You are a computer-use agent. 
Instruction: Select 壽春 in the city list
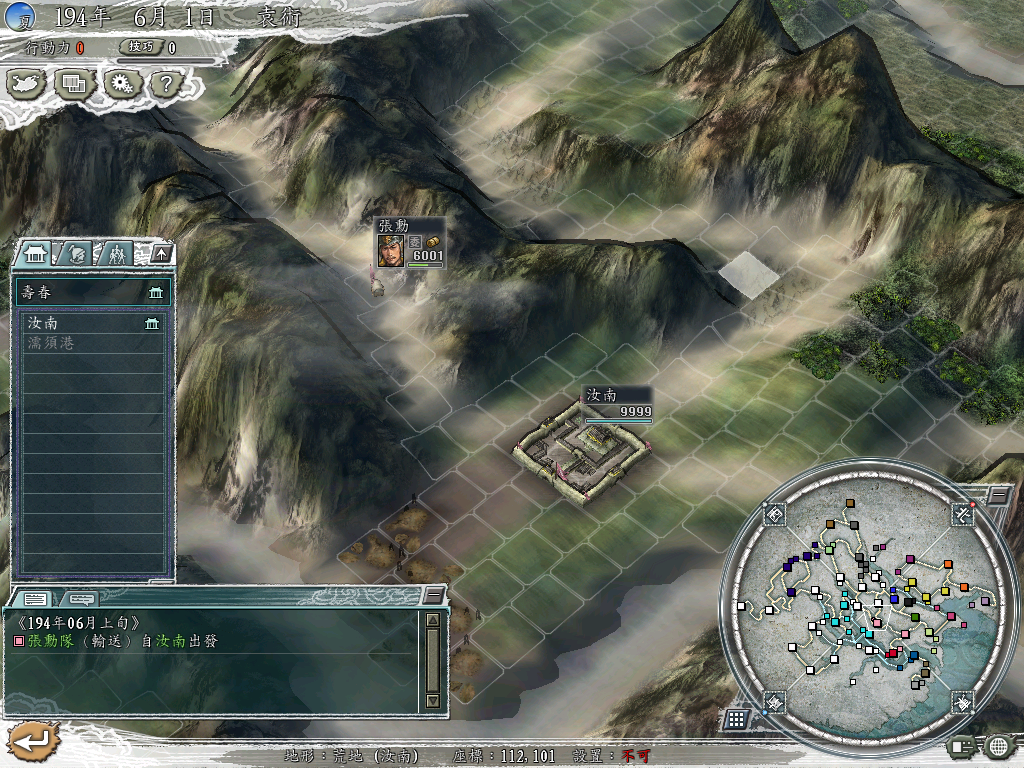[92, 292]
